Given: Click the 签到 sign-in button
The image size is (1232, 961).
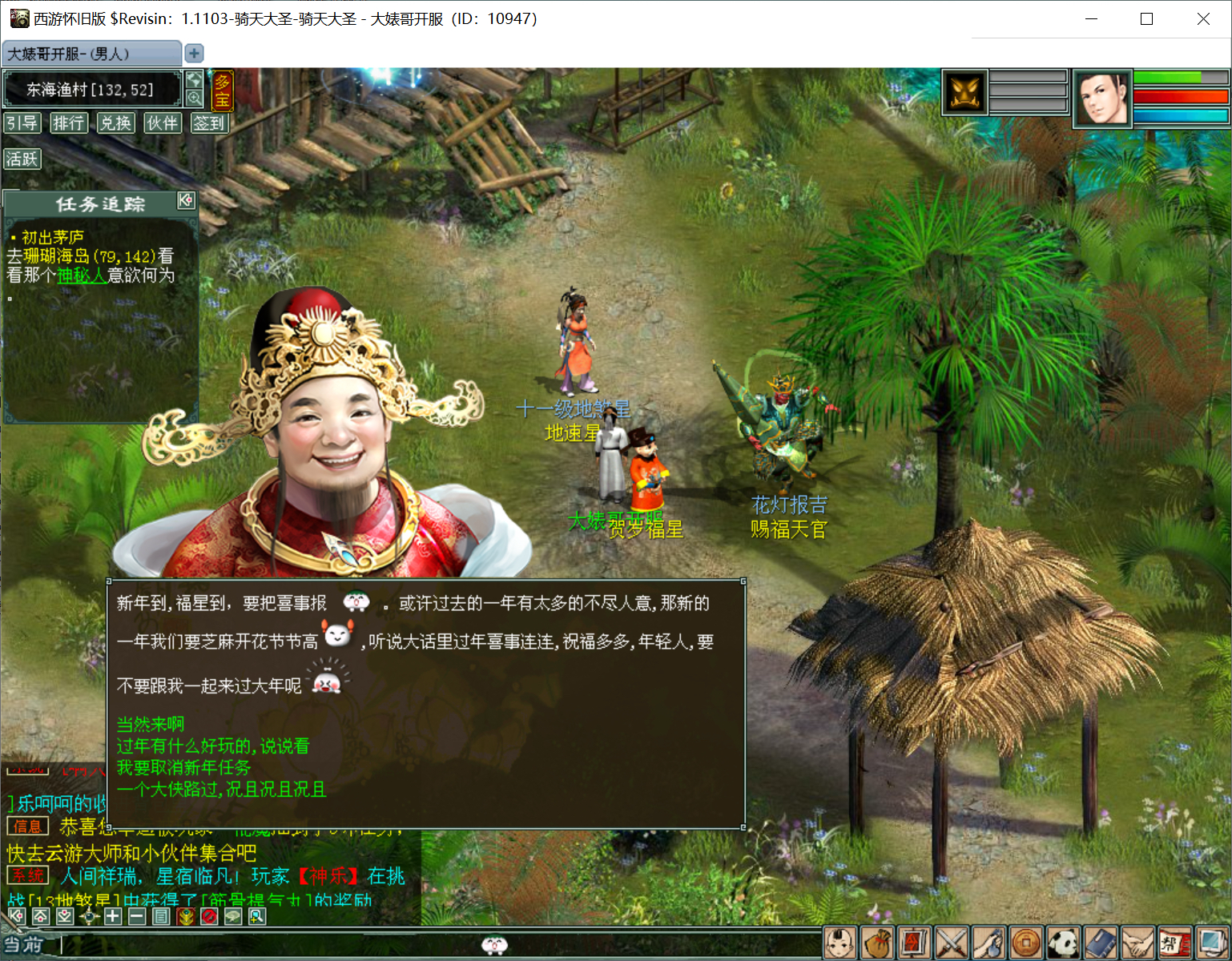Looking at the screenshot, I should [209, 123].
